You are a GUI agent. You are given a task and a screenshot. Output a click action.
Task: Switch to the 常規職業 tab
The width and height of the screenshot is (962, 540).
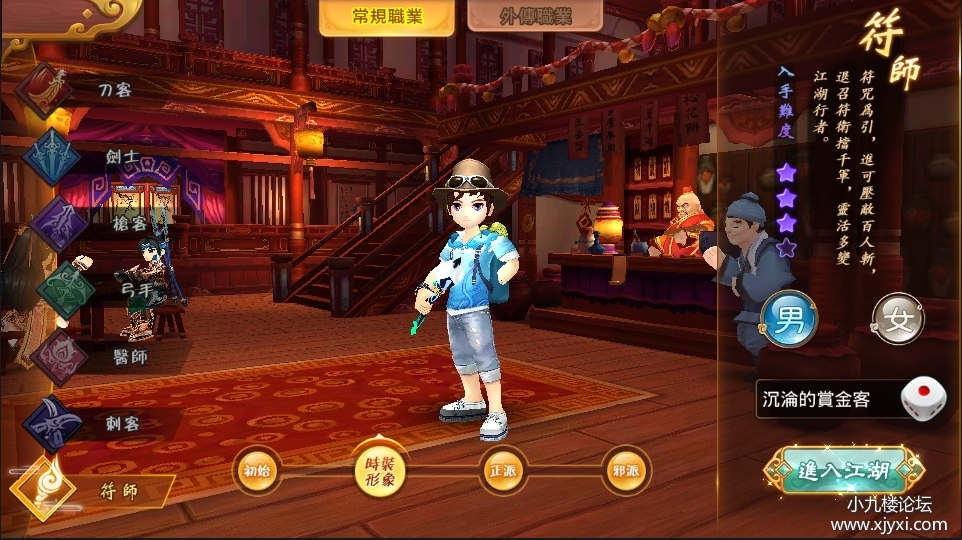click(x=385, y=18)
